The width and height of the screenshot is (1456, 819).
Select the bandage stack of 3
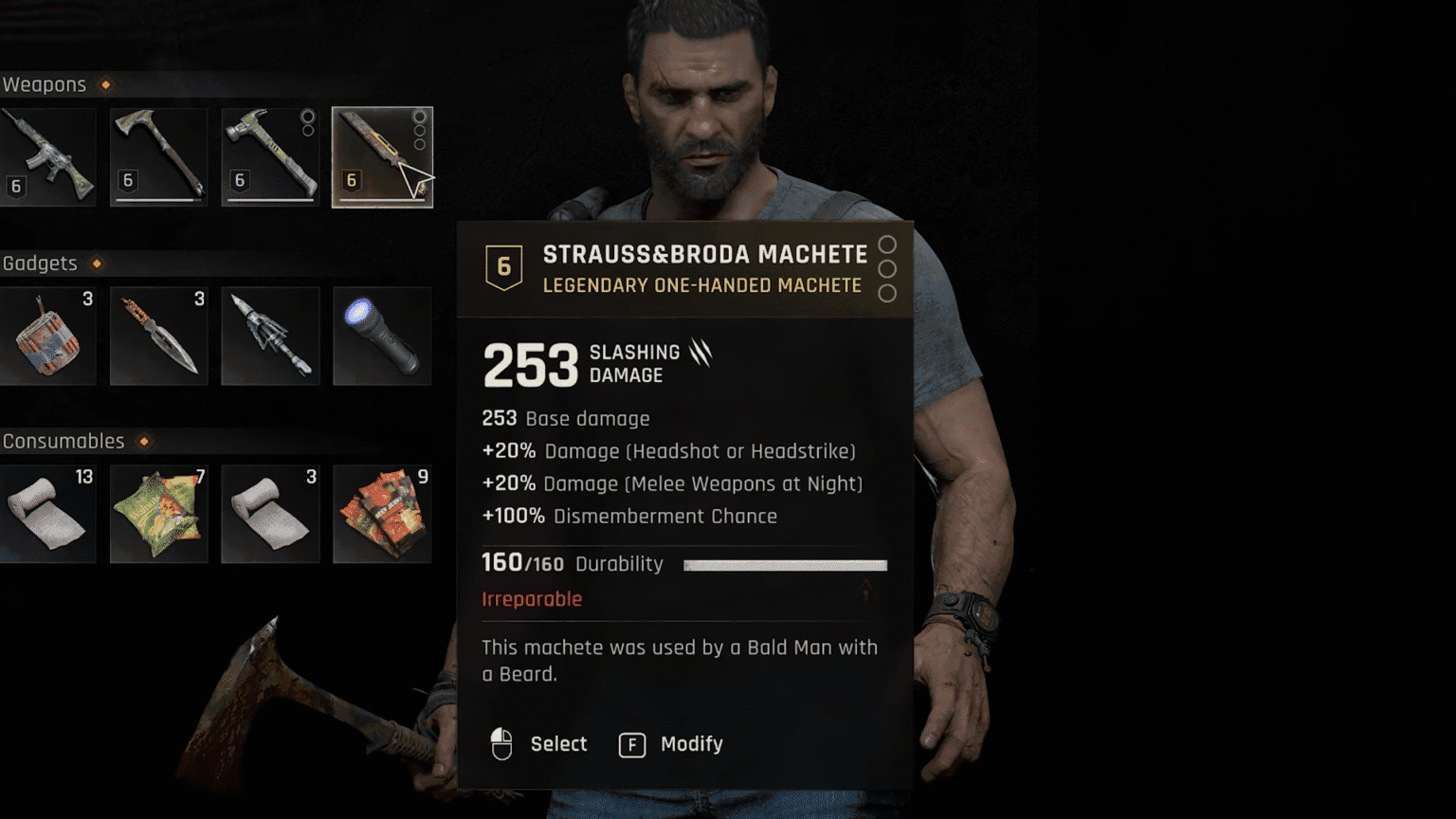pos(270,514)
